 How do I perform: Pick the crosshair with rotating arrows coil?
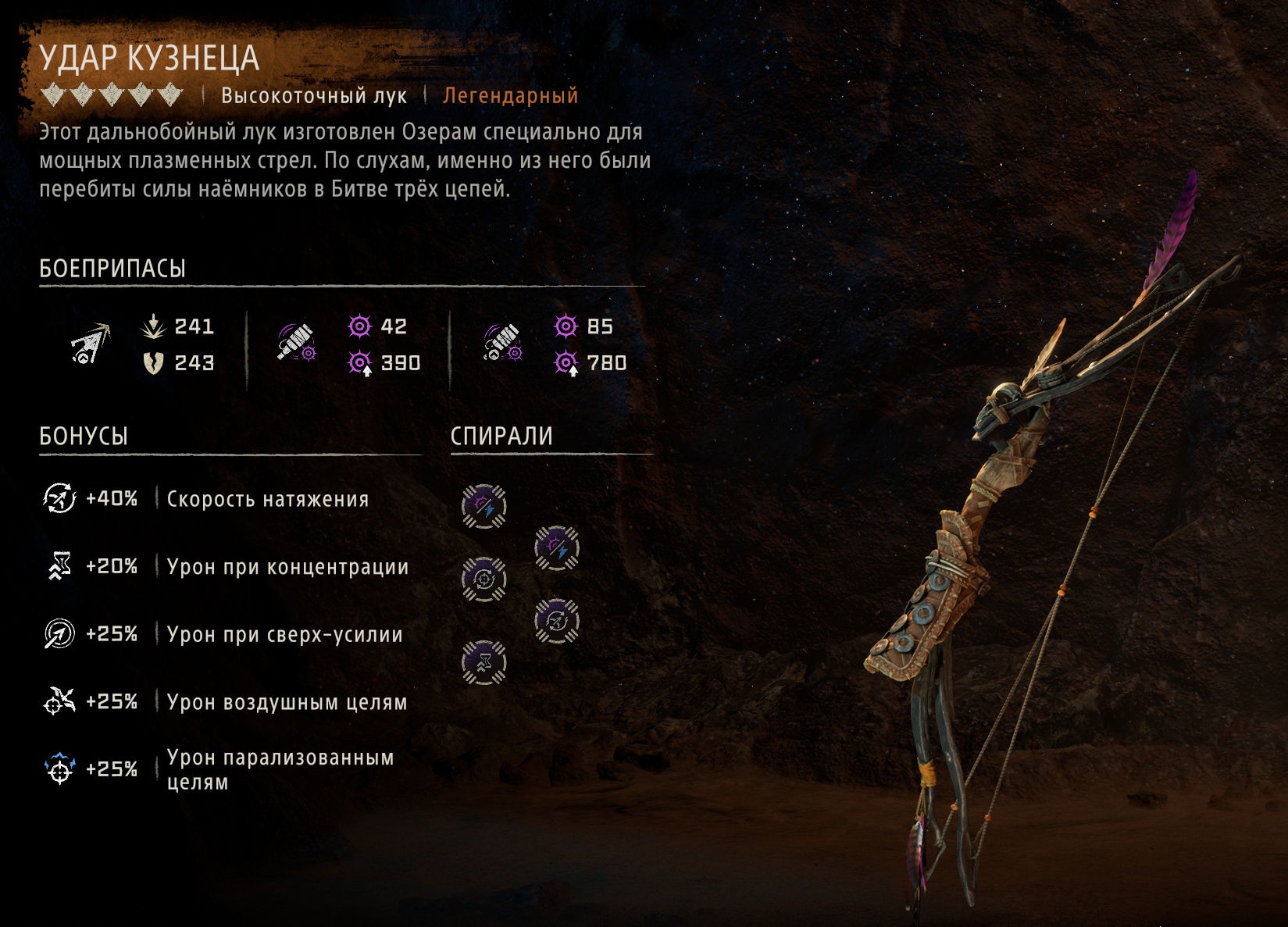[x=483, y=579]
